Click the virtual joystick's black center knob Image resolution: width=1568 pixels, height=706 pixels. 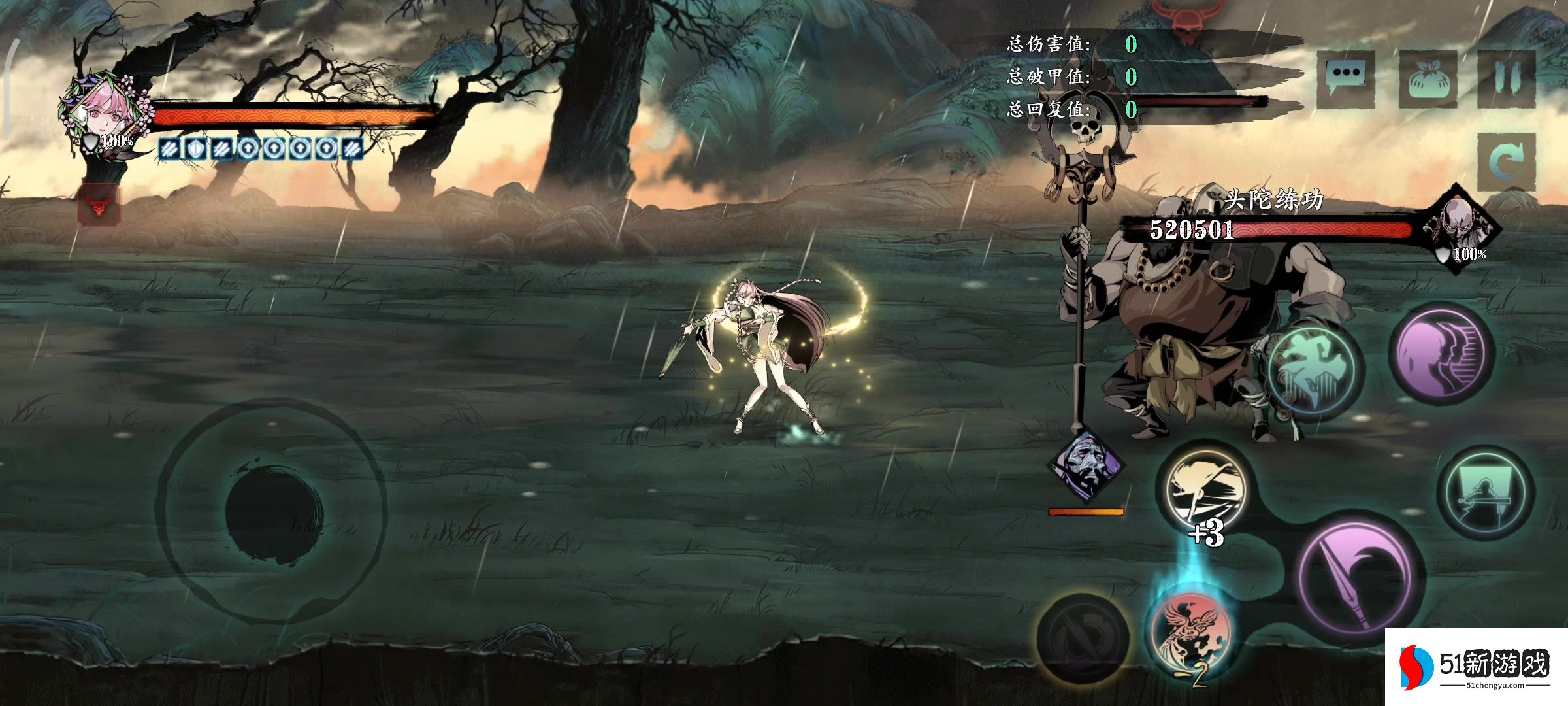(x=274, y=512)
